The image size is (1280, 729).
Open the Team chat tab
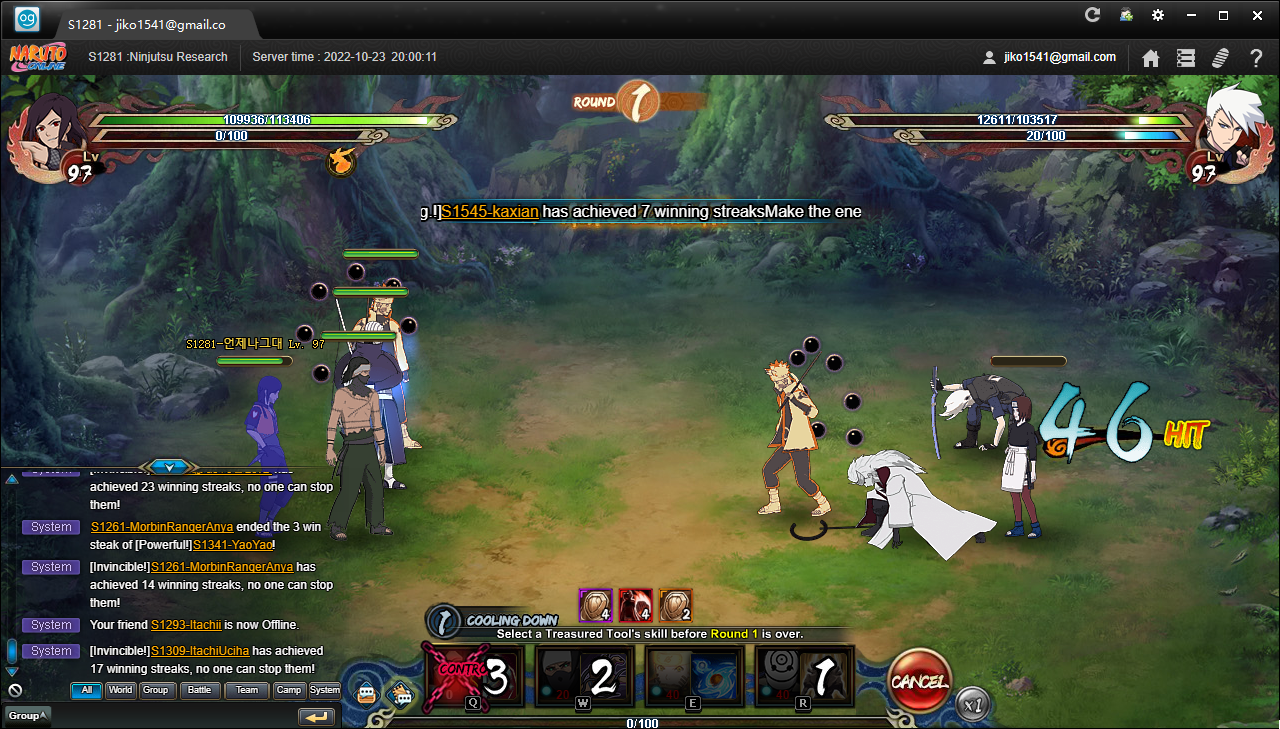[x=246, y=690]
